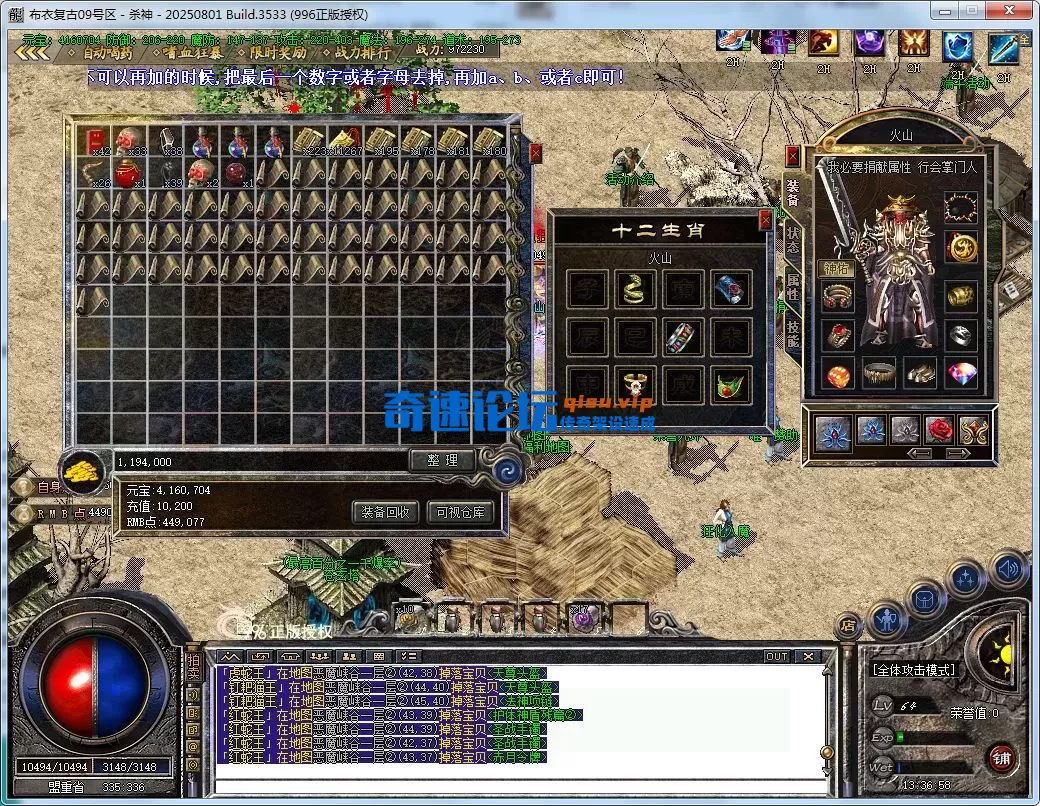The image size is (1040, 806).
Task: Open the red 铺 stall button
Action: pos(1001,757)
